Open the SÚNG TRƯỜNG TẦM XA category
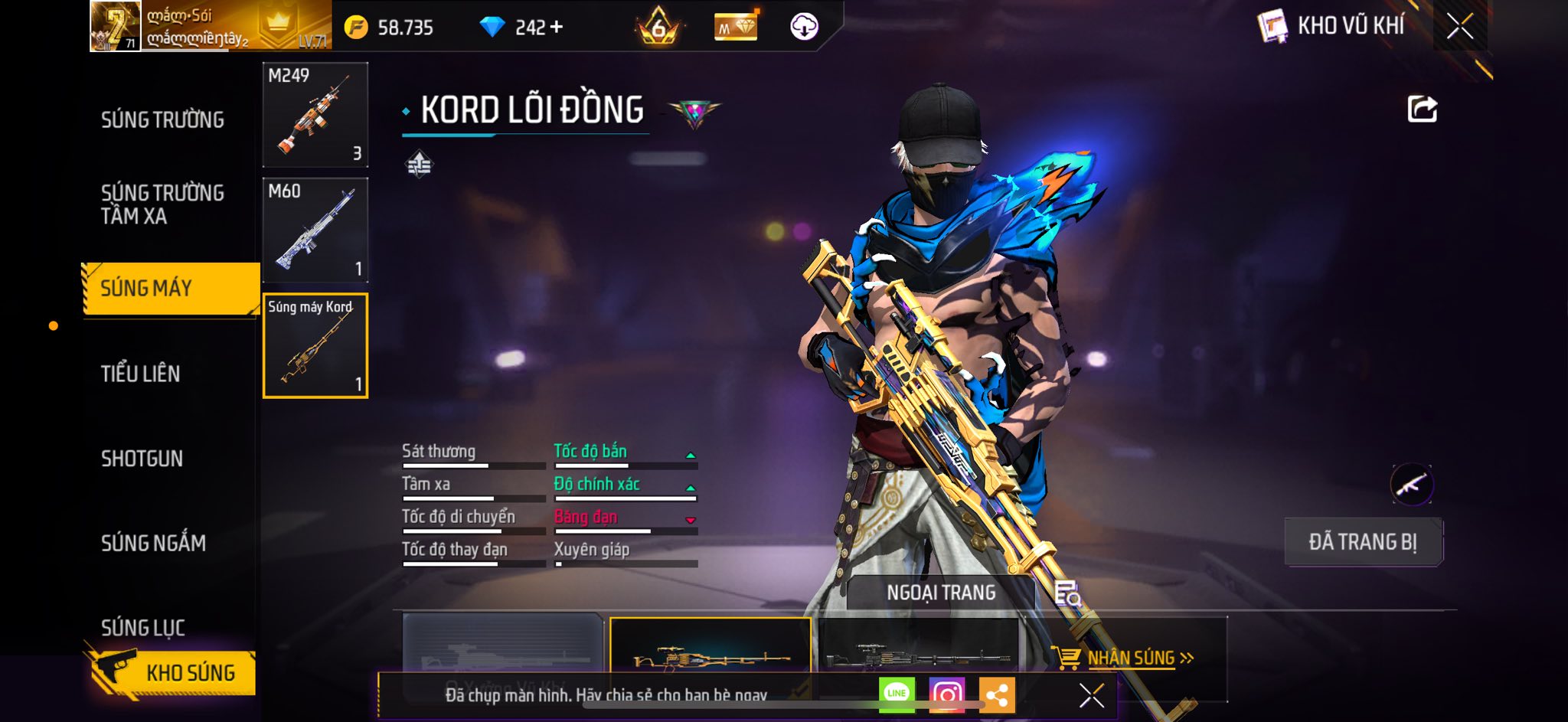 [x=162, y=204]
